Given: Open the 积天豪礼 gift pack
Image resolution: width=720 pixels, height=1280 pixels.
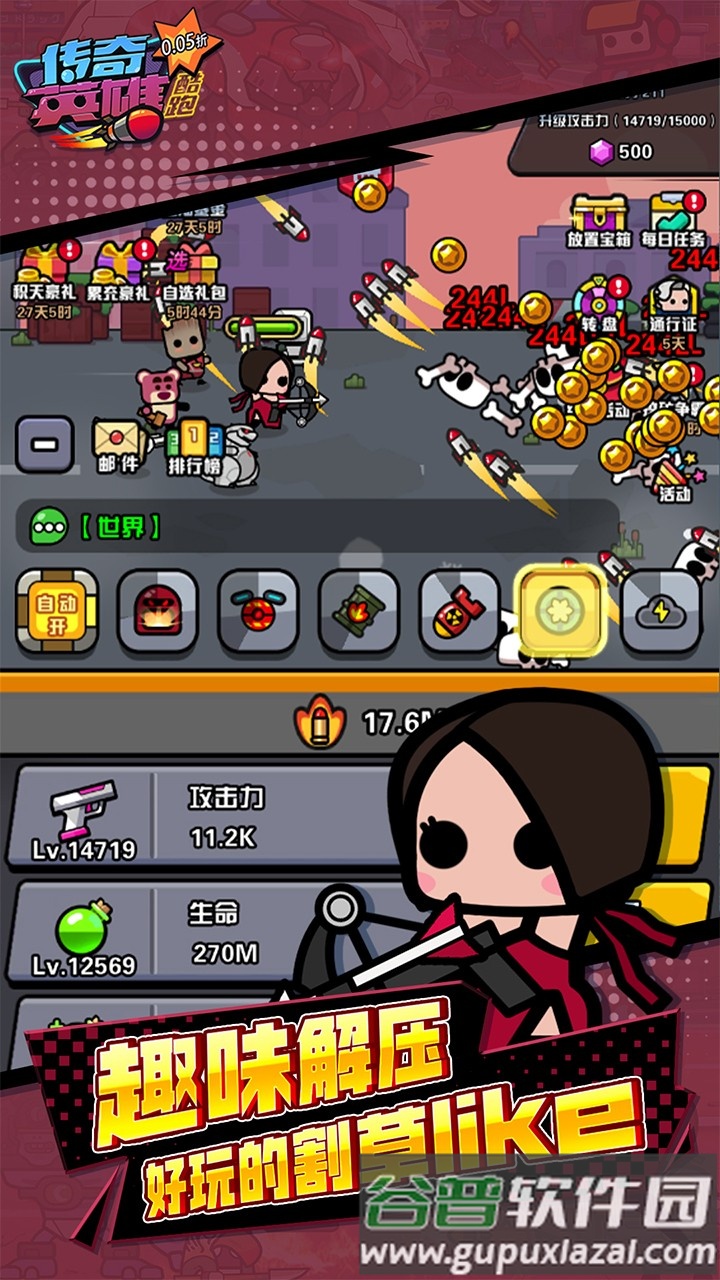Looking at the screenshot, I should (44, 275).
